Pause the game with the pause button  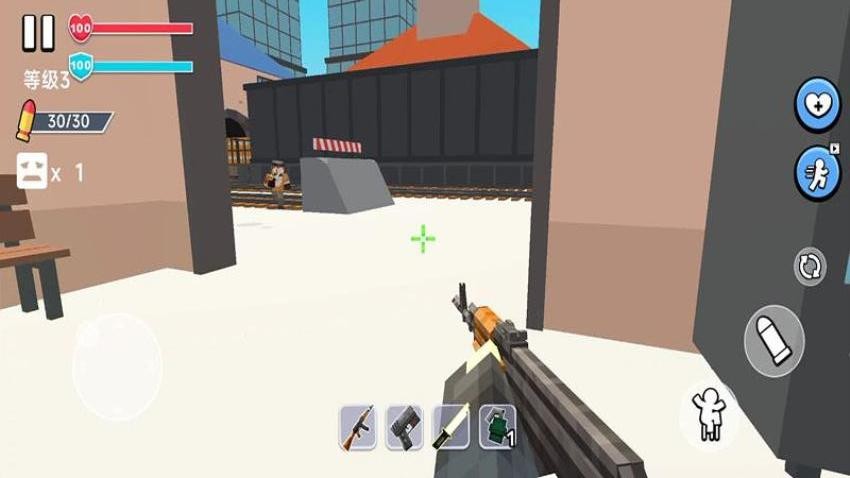(x=38, y=32)
